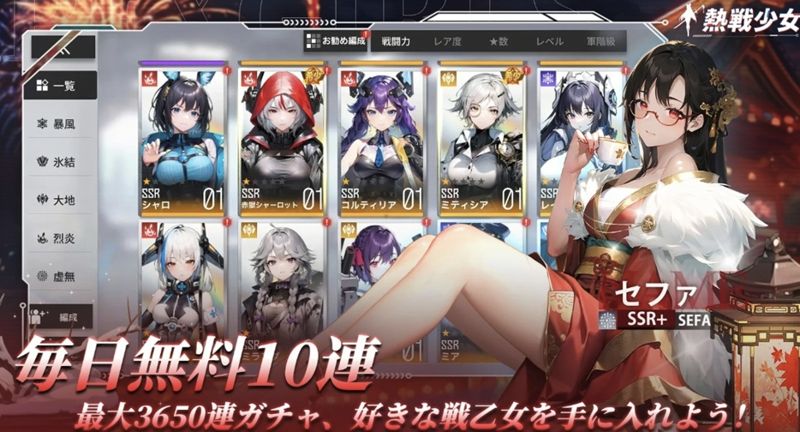Select the 一覧 (all) category

pyautogui.click(x=62, y=85)
